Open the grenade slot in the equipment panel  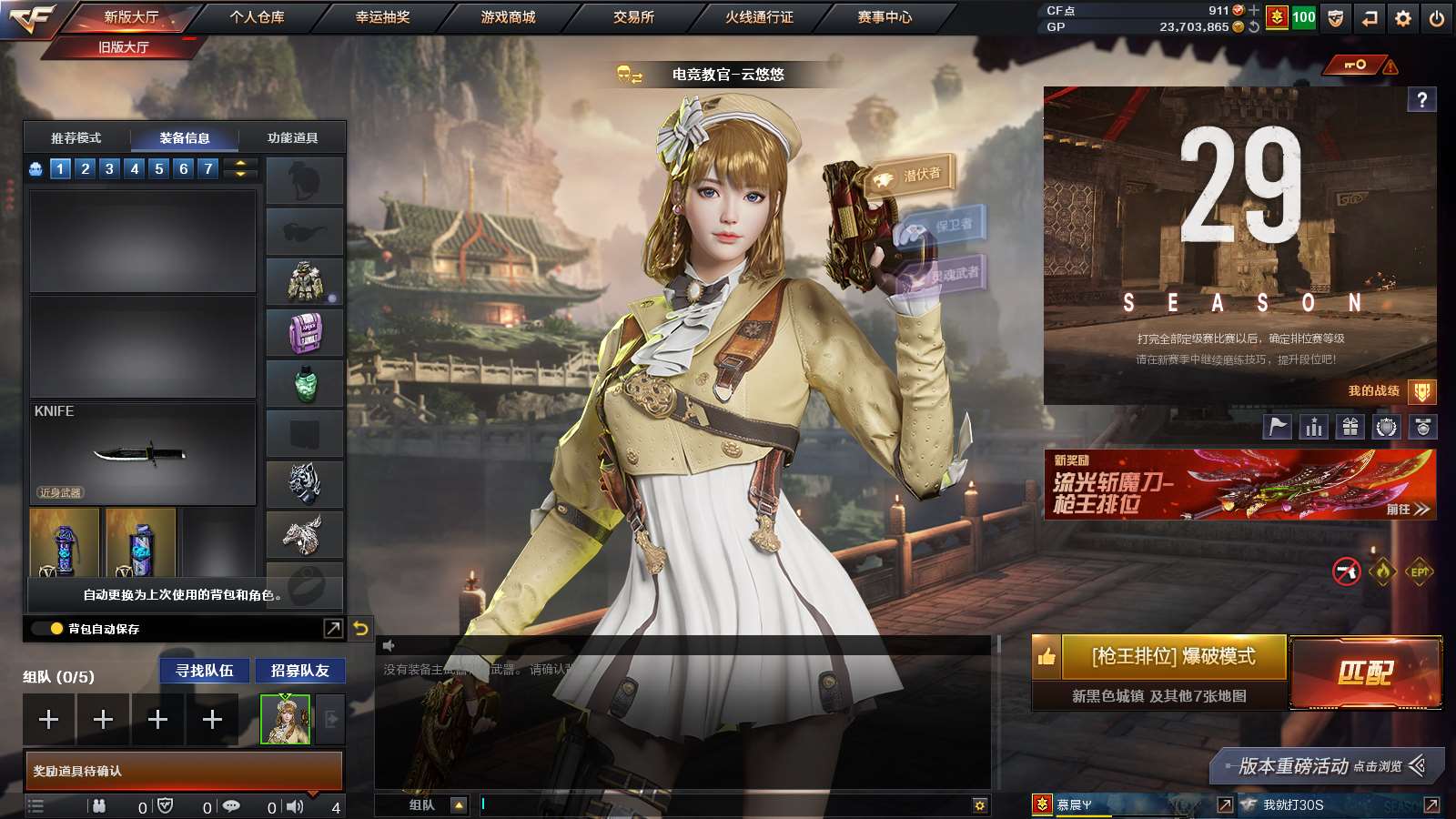[x=305, y=383]
